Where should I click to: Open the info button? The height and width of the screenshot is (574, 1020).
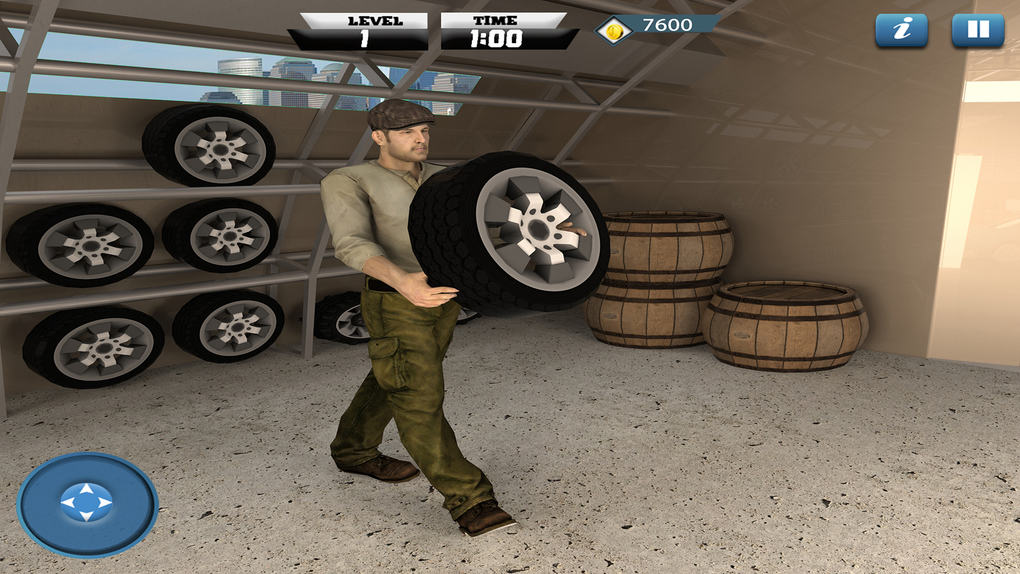click(901, 30)
